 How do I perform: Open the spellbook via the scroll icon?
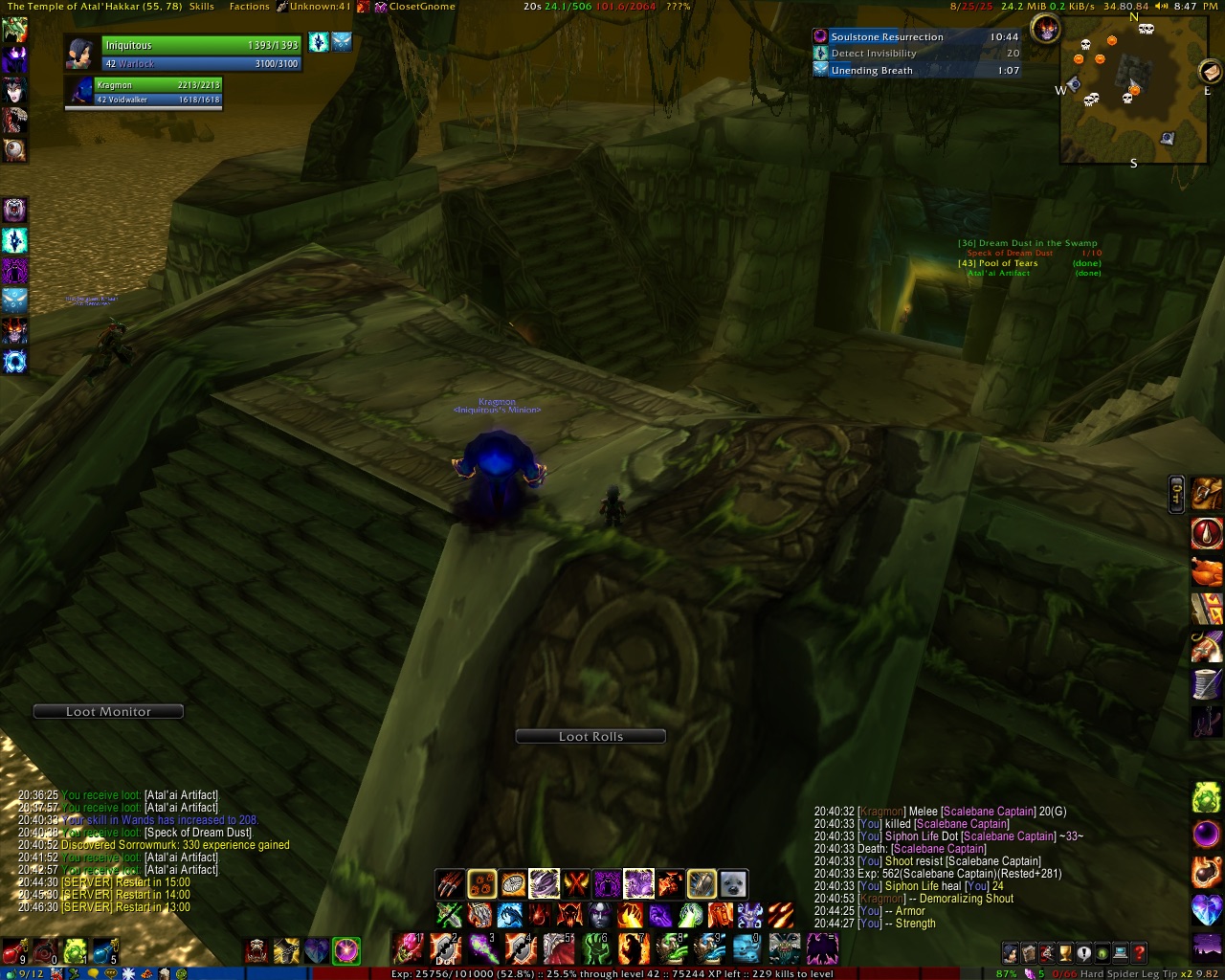pos(1028,952)
